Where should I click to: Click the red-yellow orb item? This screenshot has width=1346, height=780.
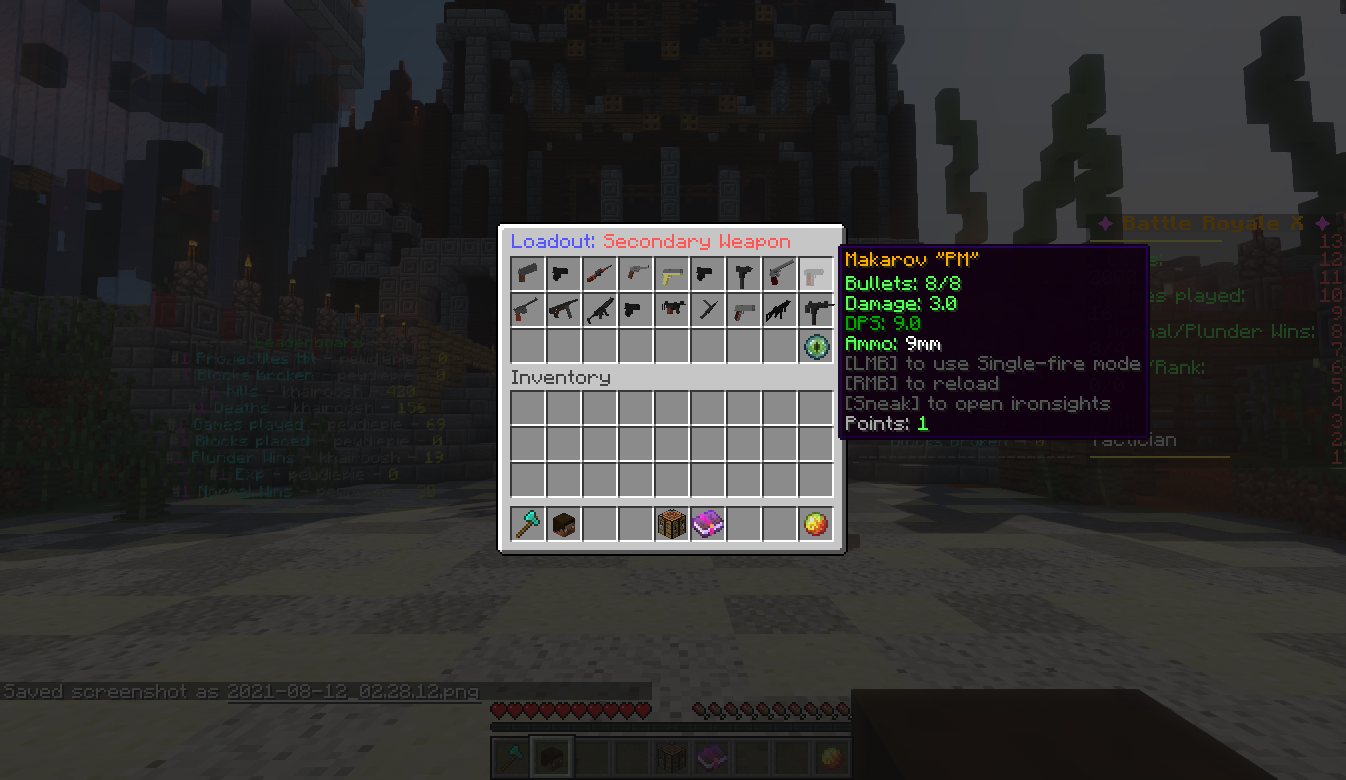816,524
